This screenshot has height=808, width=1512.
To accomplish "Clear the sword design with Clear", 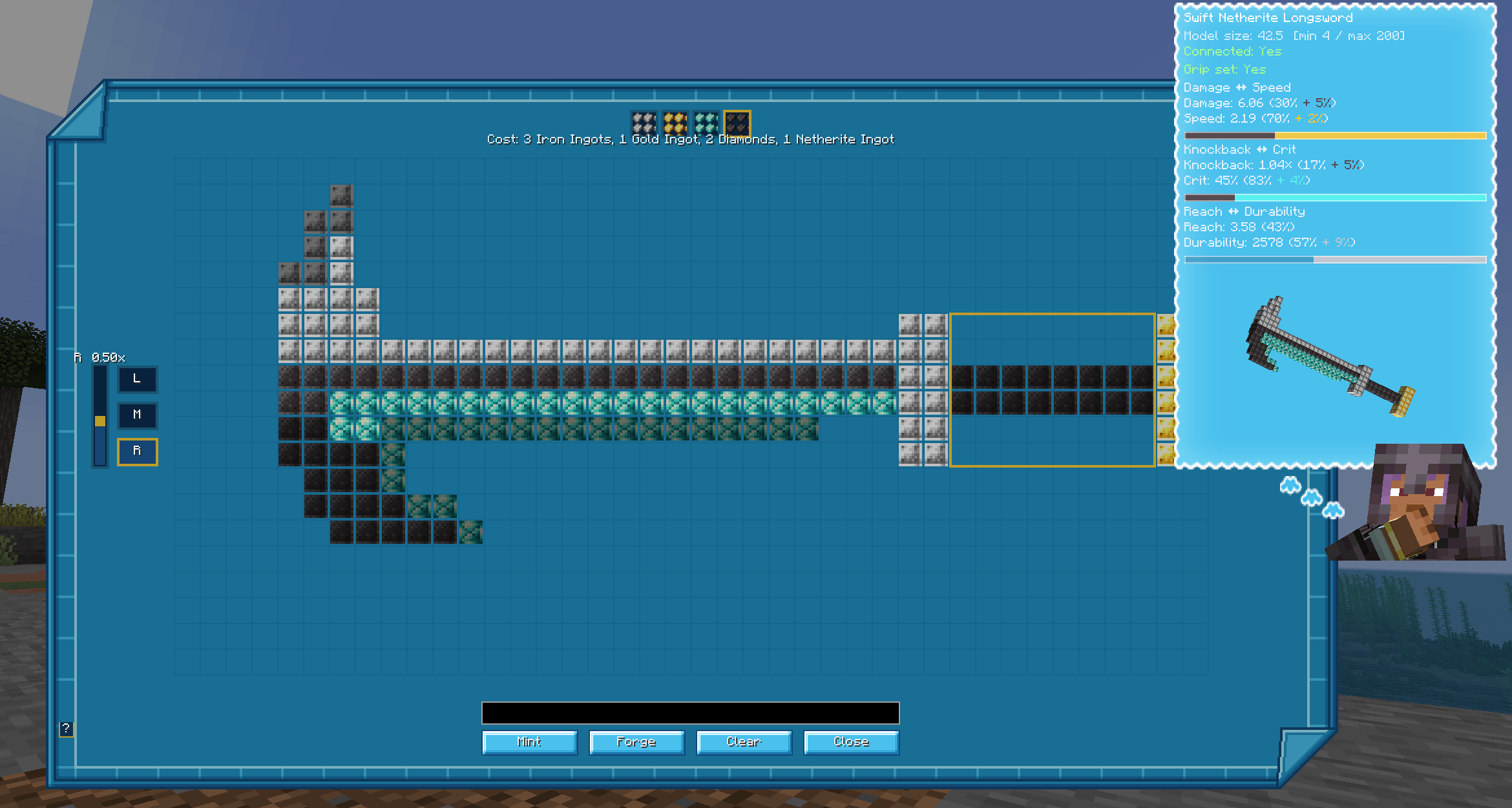I will click(x=743, y=741).
